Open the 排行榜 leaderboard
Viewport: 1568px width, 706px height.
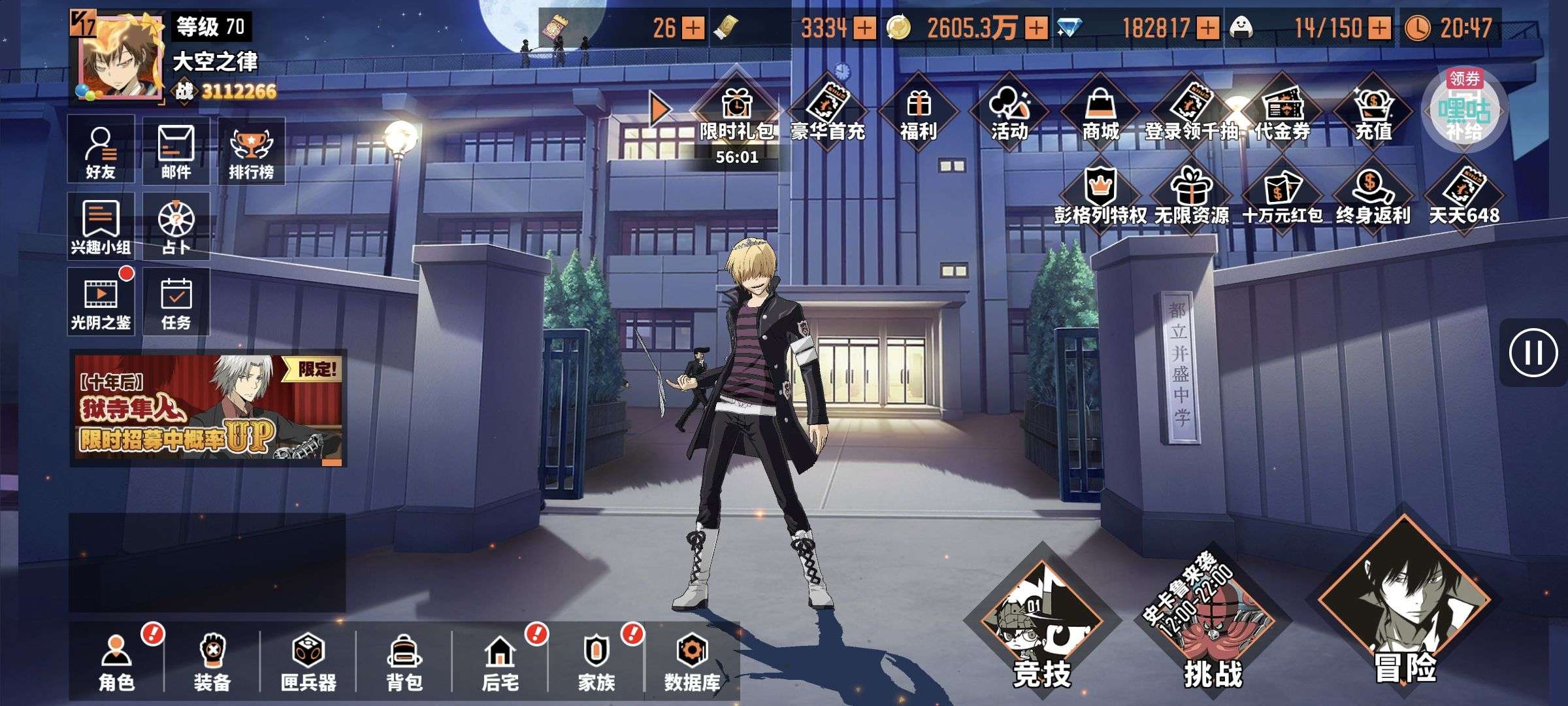pyautogui.click(x=252, y=152)
